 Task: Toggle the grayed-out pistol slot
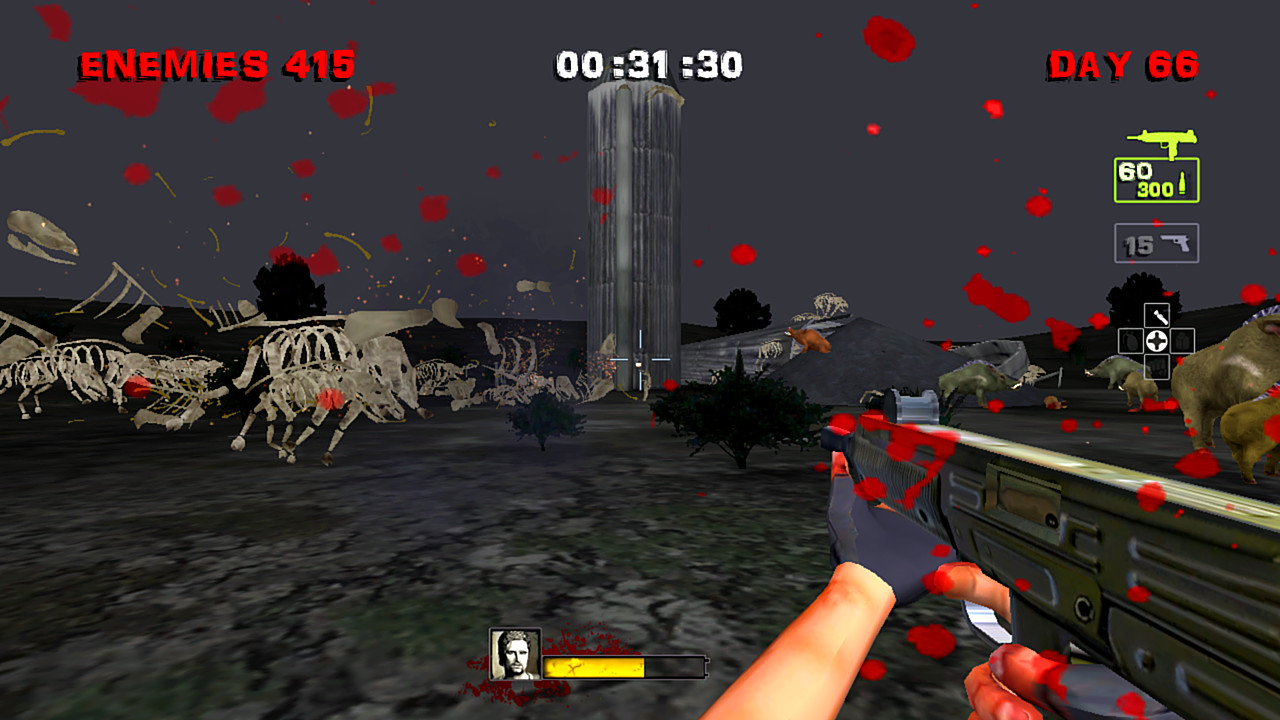click(1157, 242)
